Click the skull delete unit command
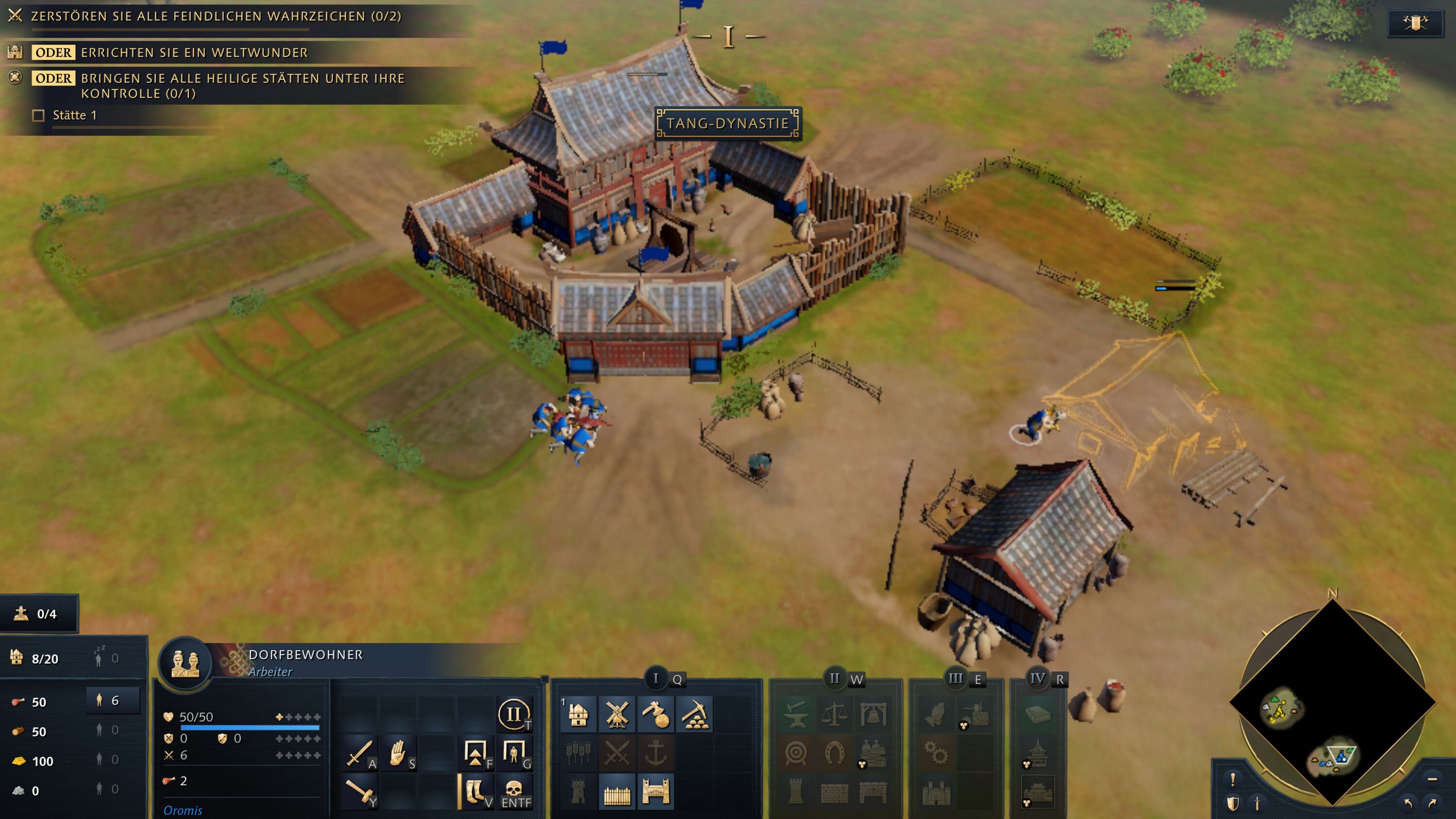This screenshot has width=1456, height=819. point(513,791)
